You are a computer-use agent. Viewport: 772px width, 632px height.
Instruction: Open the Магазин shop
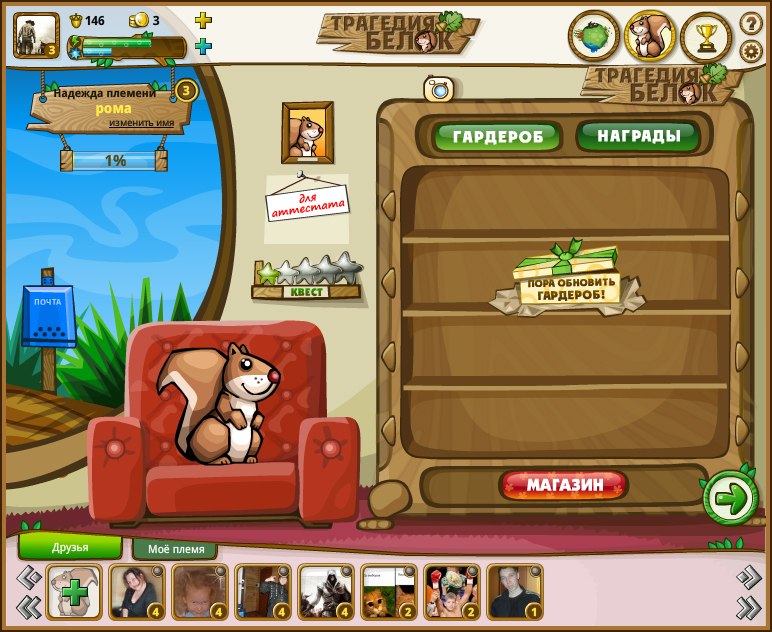[x=564, y=486]
